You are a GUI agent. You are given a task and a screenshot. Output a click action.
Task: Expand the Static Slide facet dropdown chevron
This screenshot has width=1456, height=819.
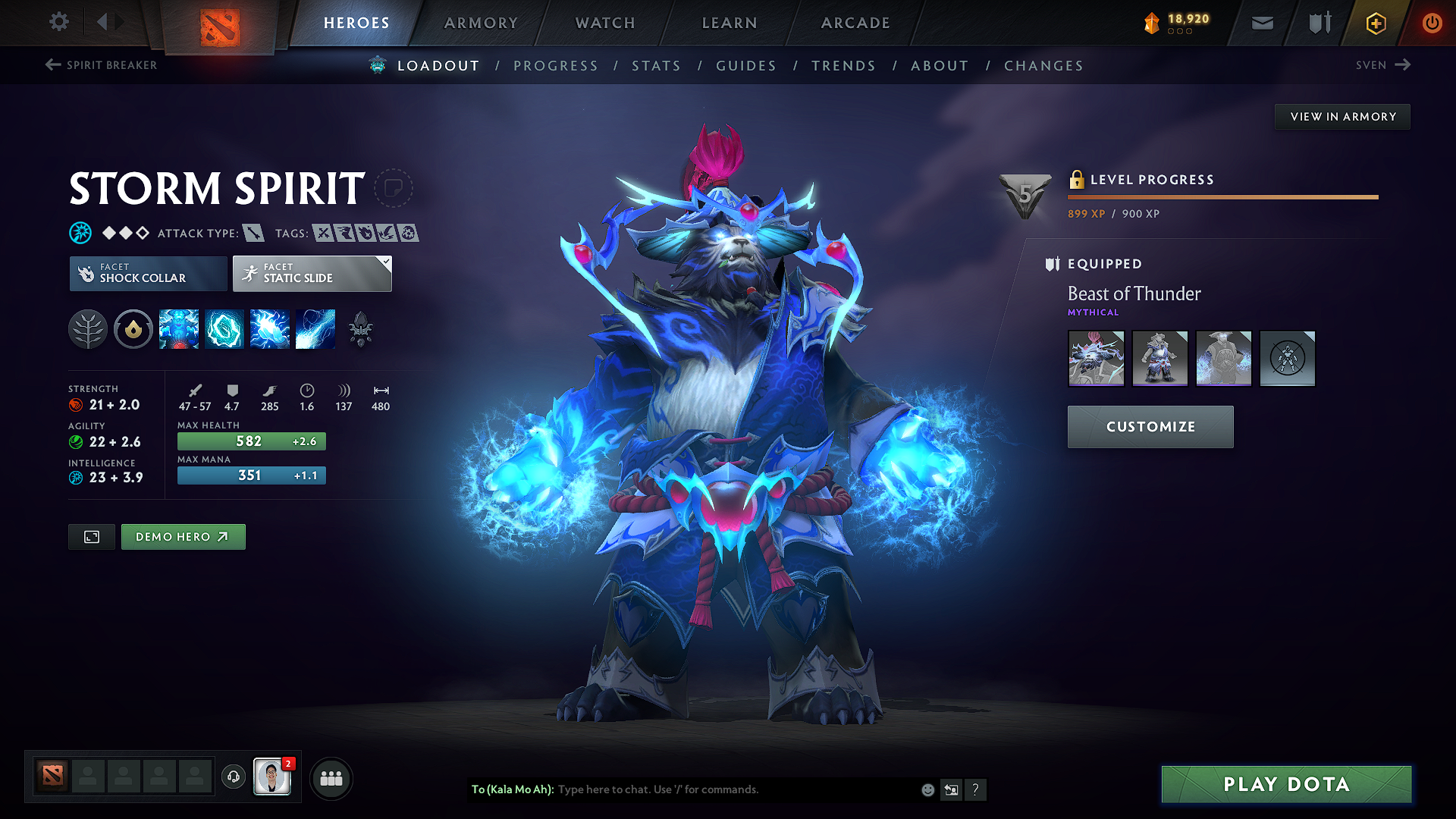385,262
